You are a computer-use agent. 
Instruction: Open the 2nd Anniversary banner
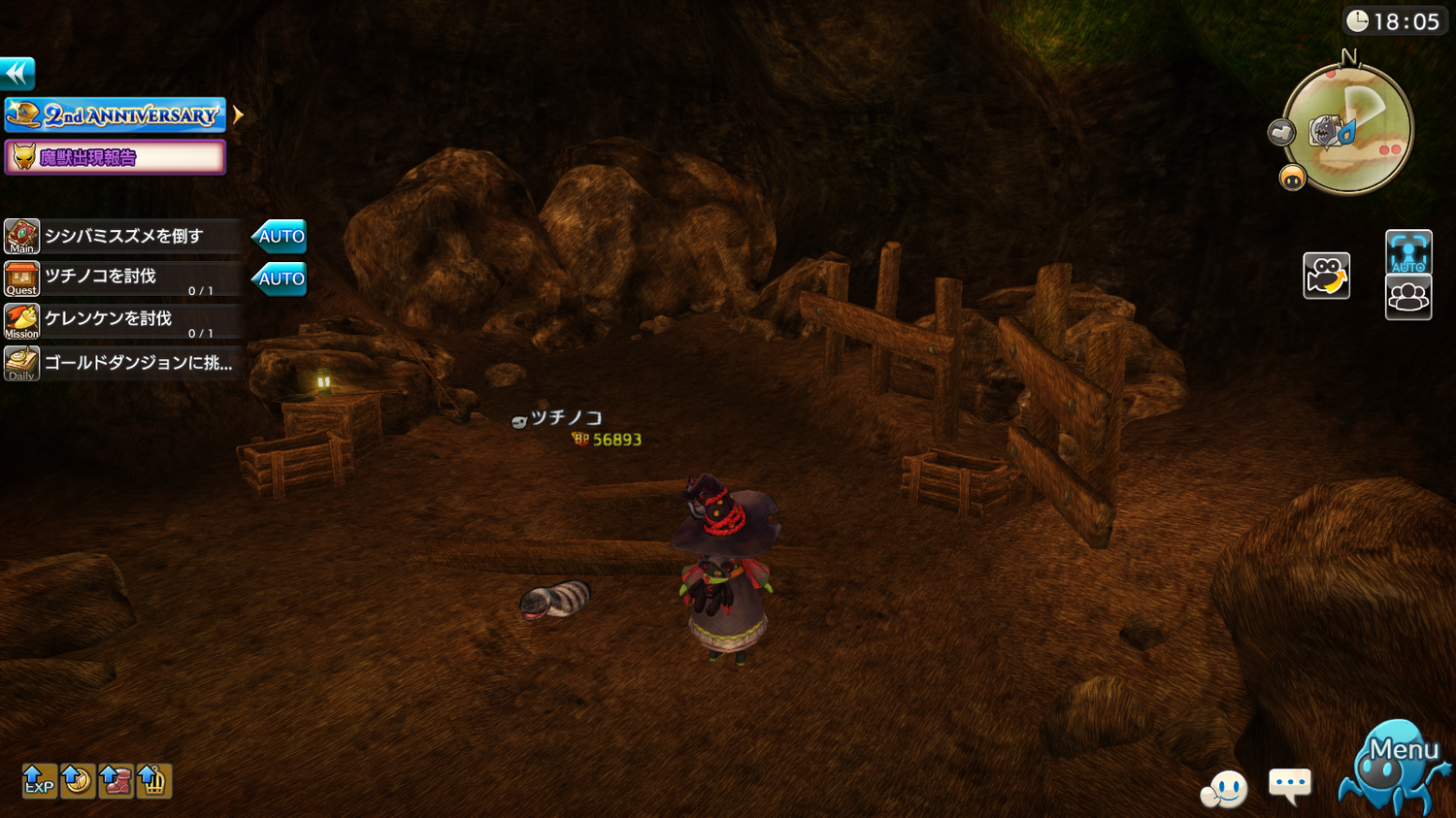[x=116, y=115]
